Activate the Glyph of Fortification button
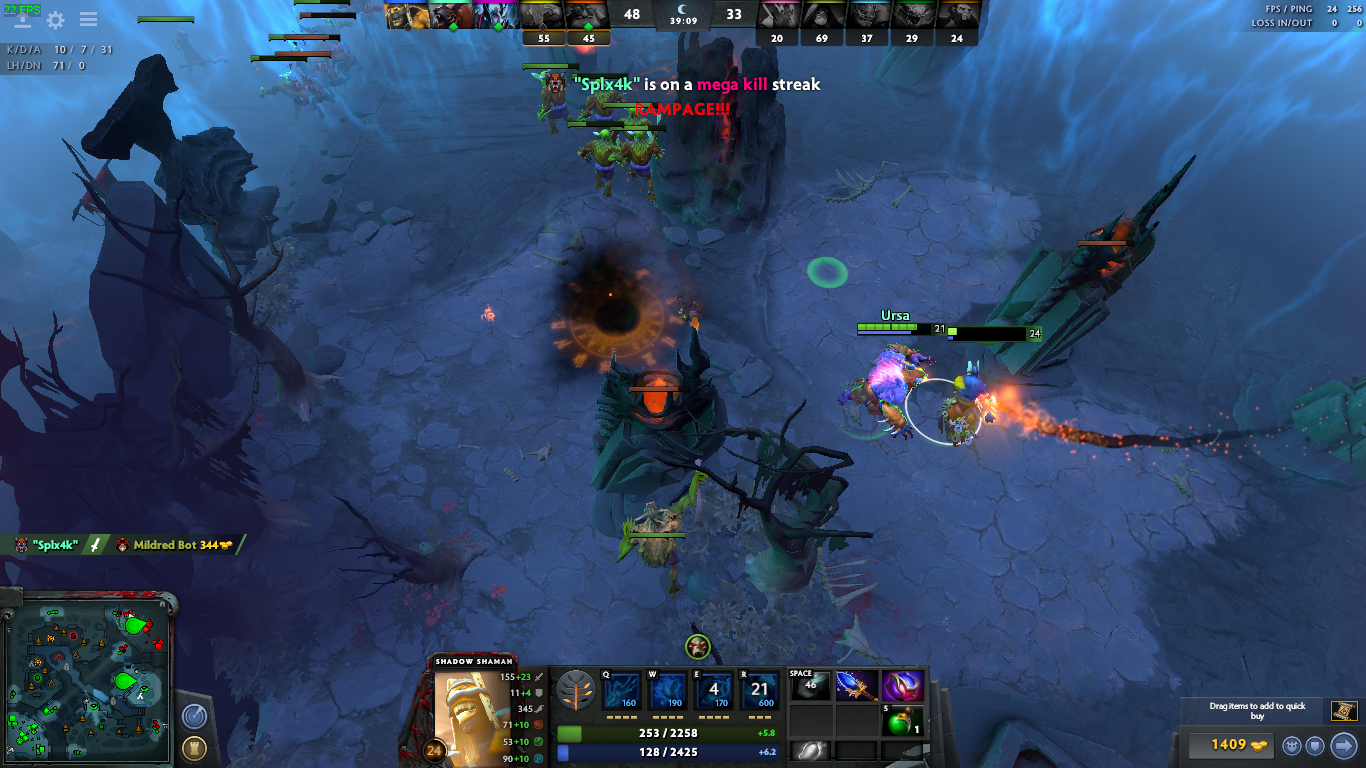This screenshot has width=1366, height=768. 194,748
